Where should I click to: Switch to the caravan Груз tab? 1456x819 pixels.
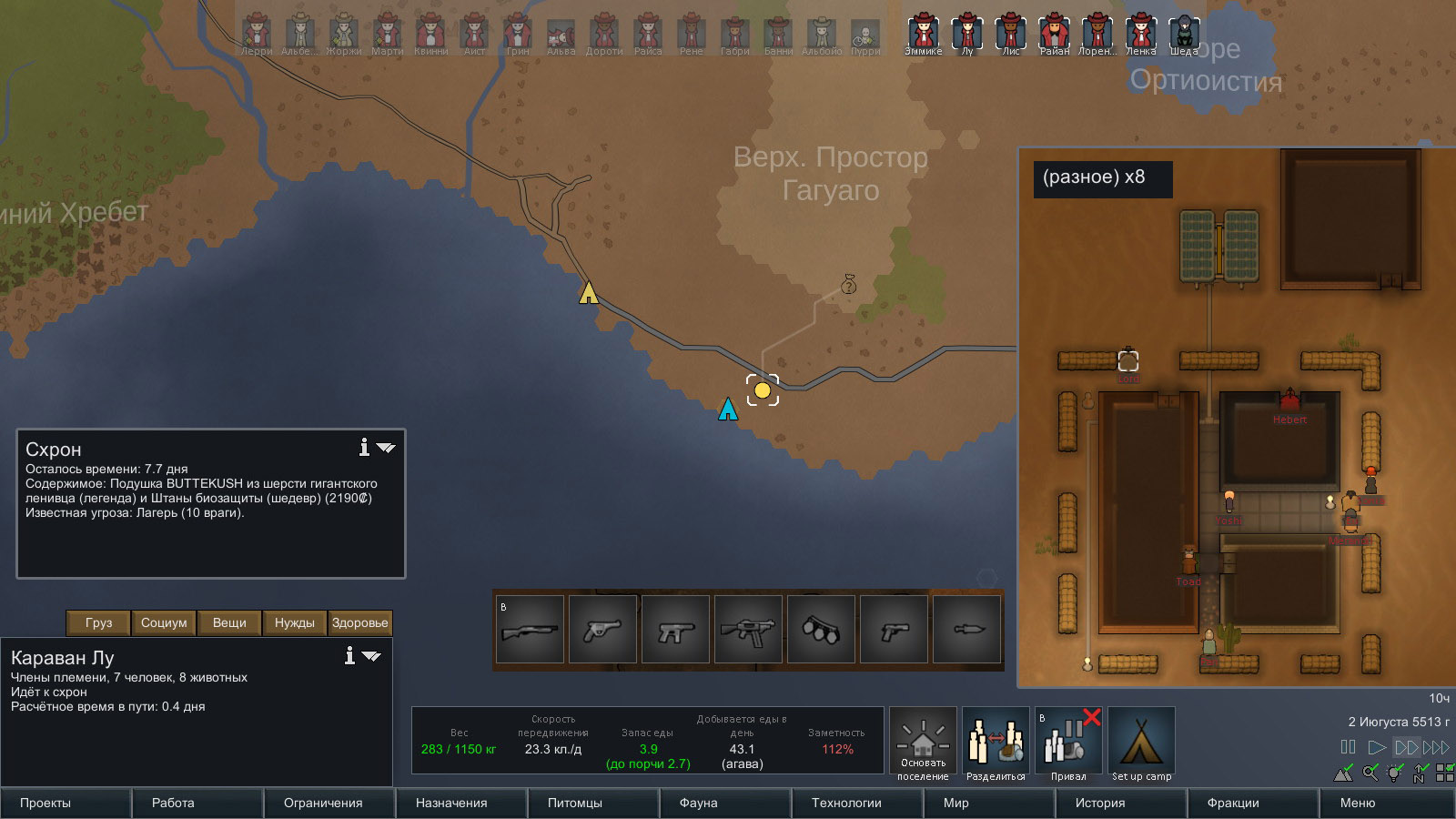(98, 622)
